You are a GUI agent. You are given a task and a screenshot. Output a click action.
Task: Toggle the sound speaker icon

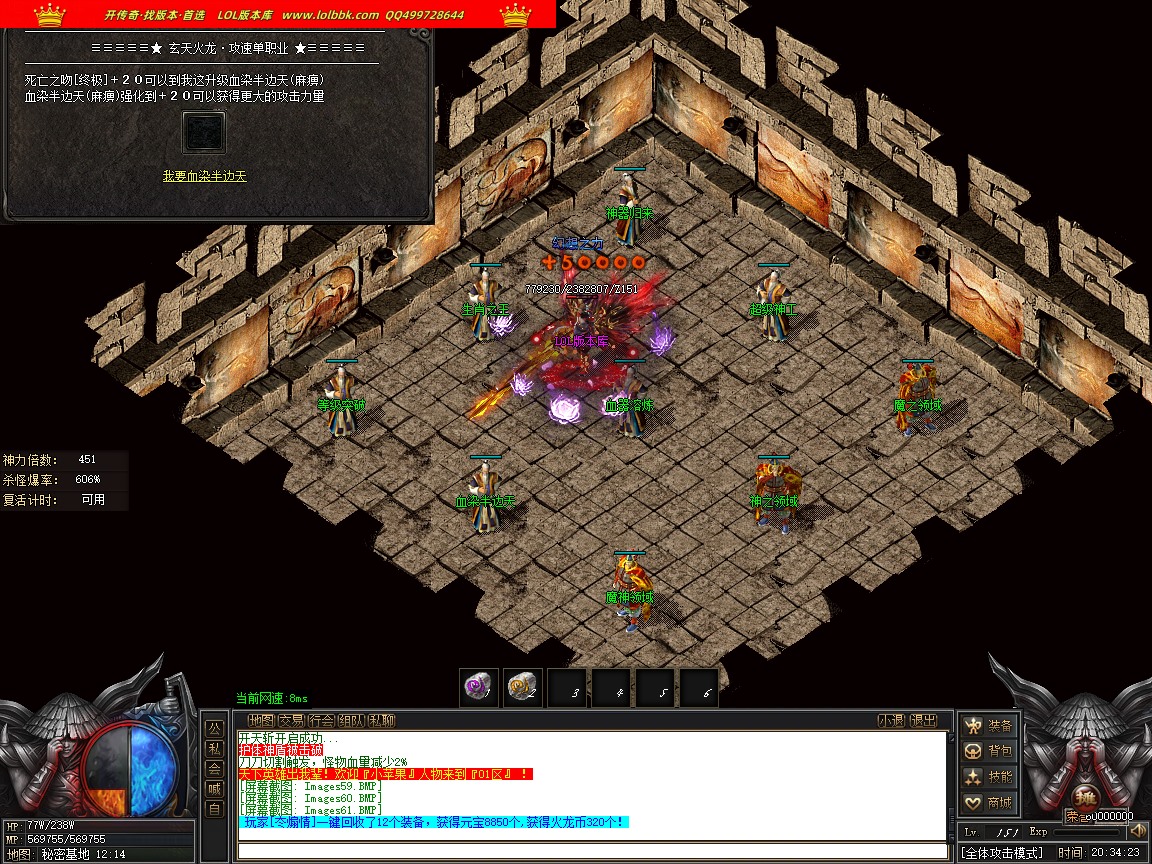1137,830
